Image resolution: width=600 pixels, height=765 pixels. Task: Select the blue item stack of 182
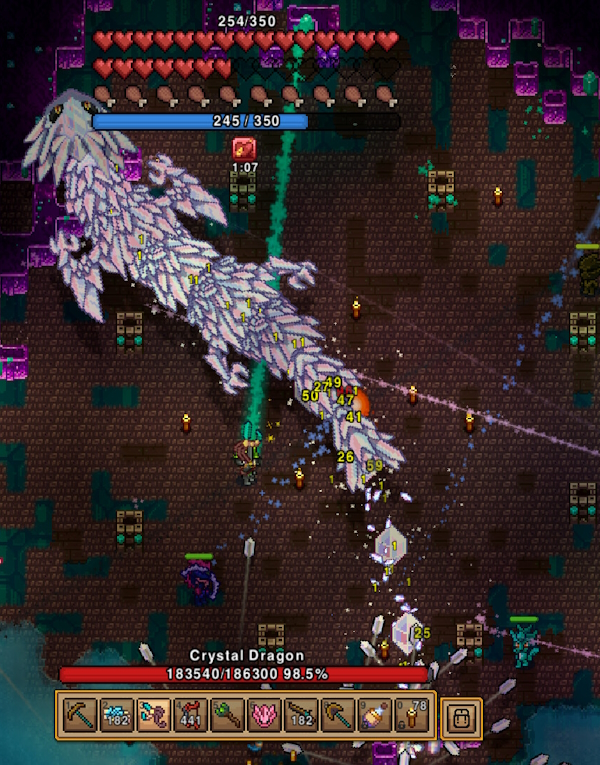[x=115, y=717]
